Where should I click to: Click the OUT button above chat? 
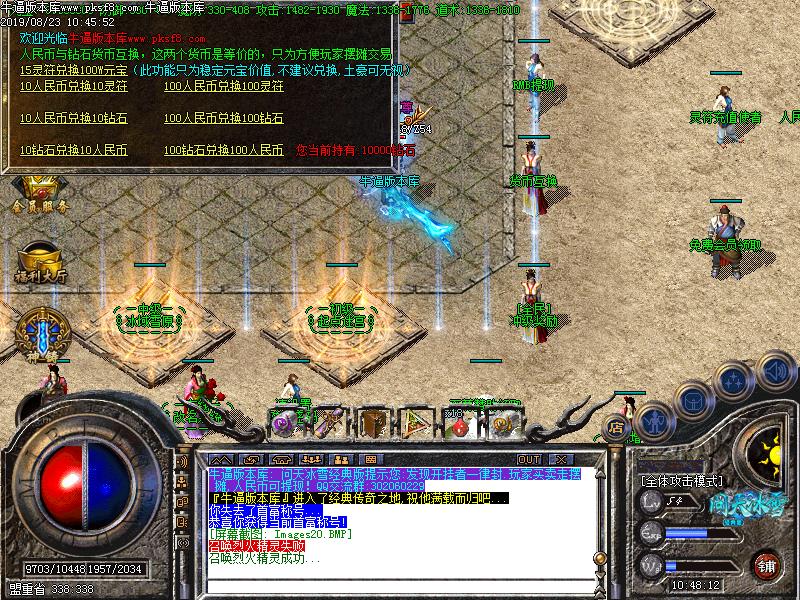[x=530, y=459]
